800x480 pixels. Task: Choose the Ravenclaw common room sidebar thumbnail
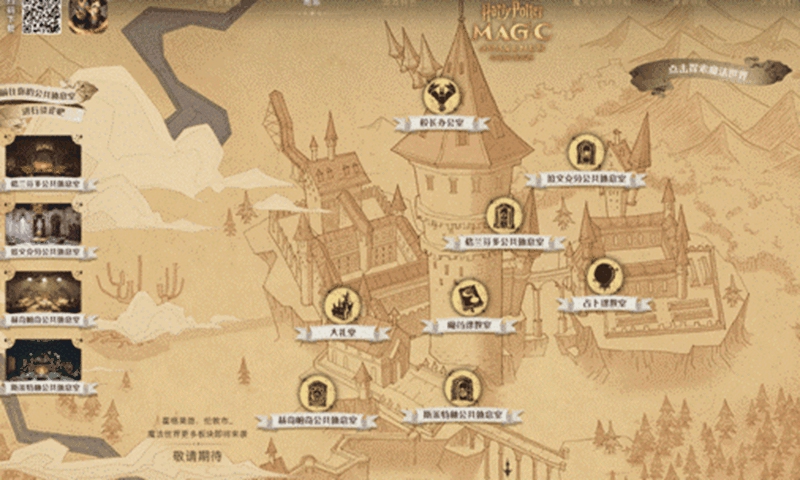pyautogui.click(x=43, y=223)
